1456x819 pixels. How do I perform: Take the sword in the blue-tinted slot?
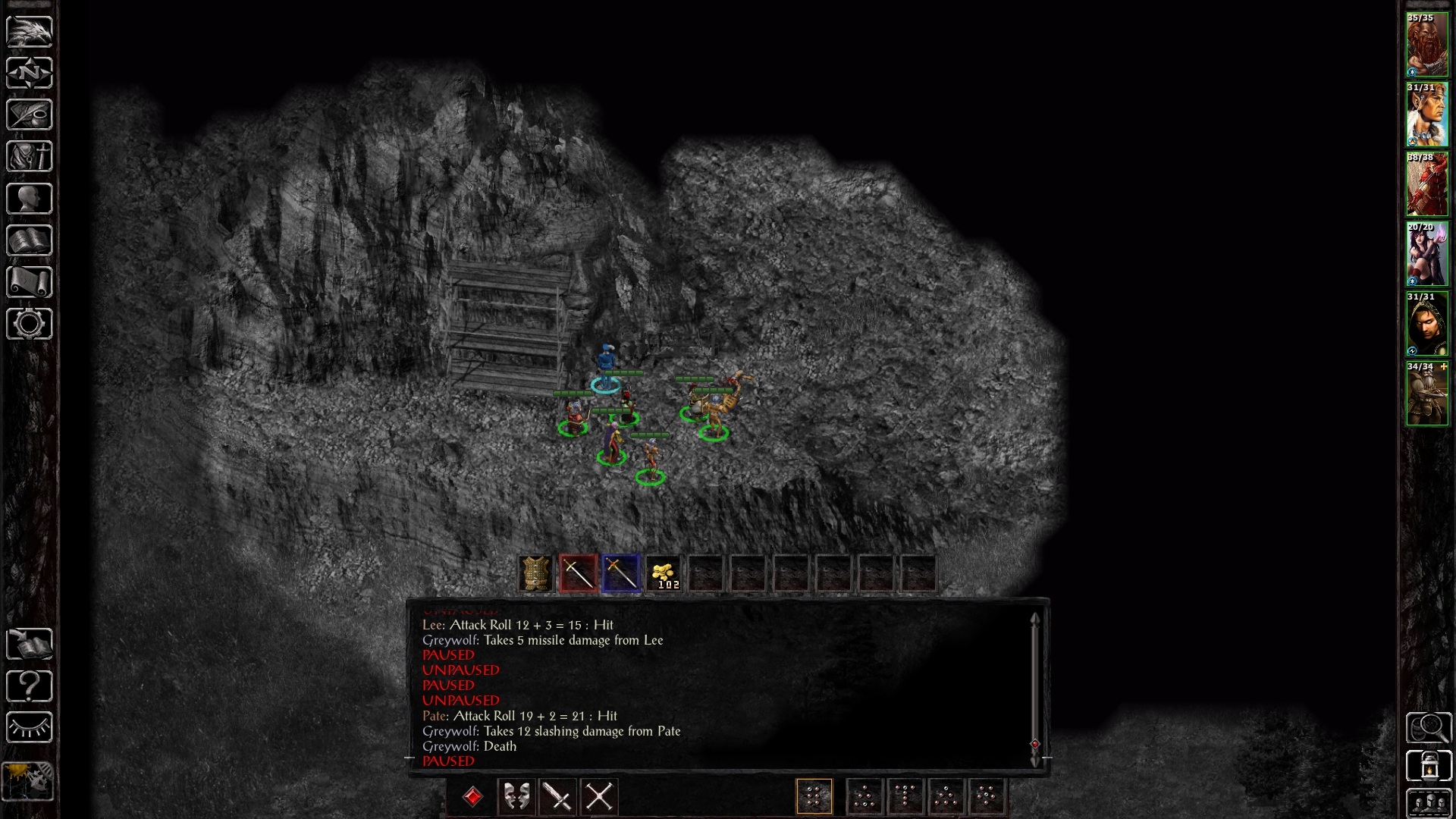tap(621, 573)
